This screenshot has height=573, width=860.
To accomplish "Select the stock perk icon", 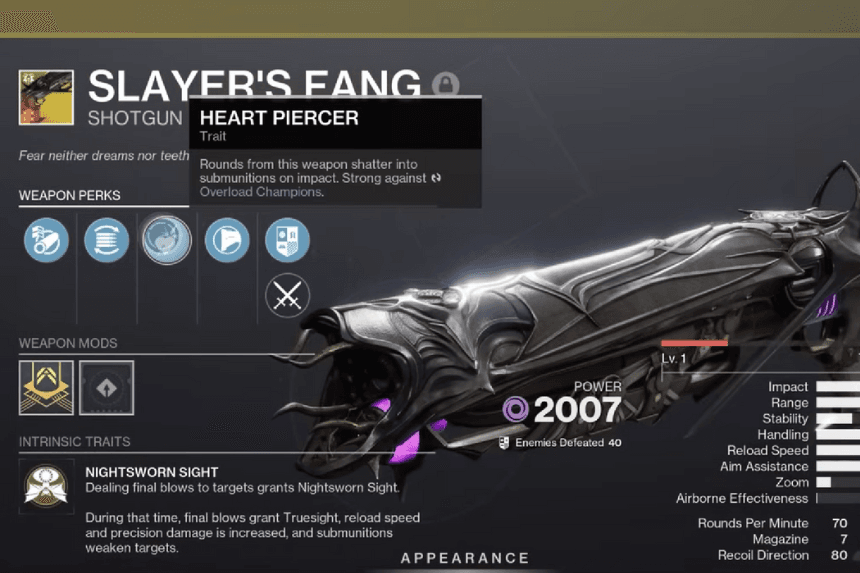I will (226, 241).
